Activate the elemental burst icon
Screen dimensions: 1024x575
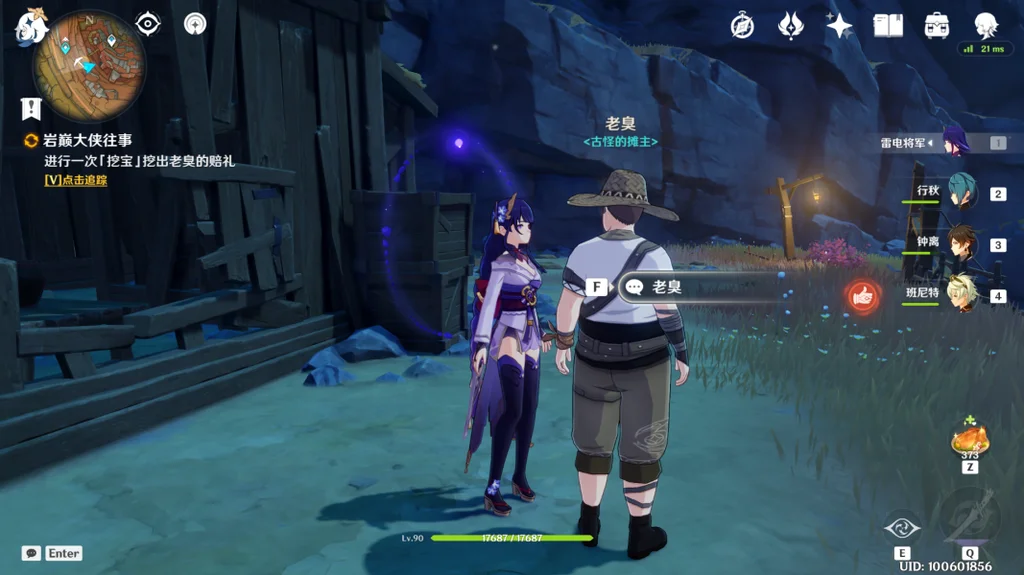tap(968, 516)
